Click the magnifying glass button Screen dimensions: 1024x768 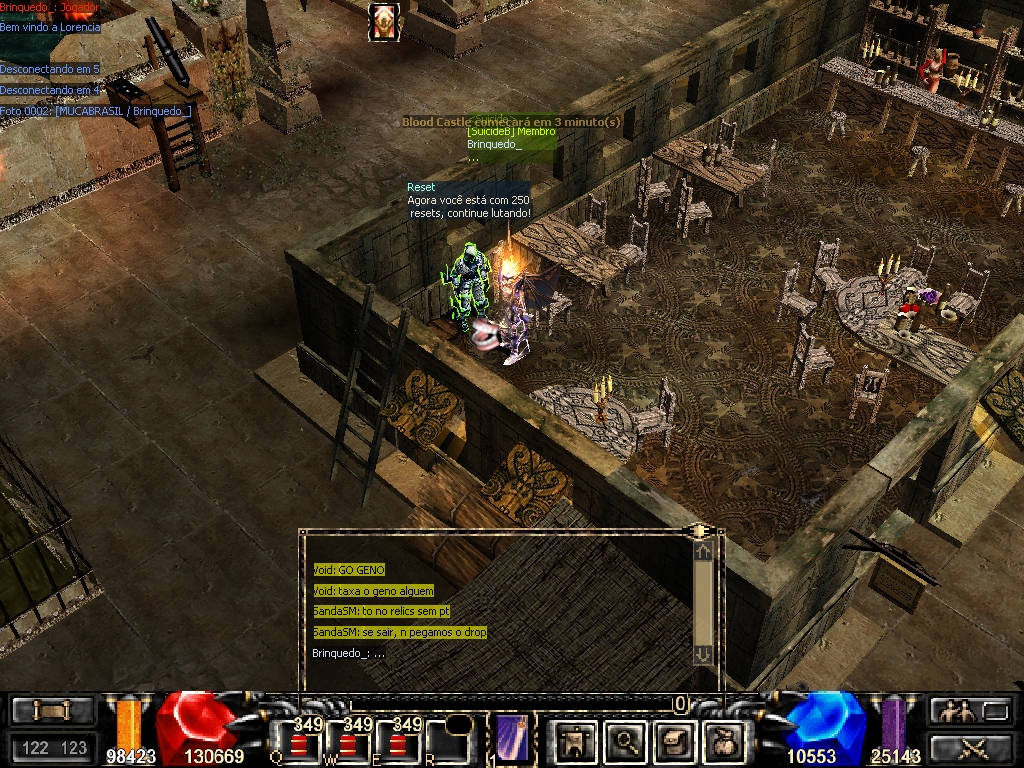point(626,742)
